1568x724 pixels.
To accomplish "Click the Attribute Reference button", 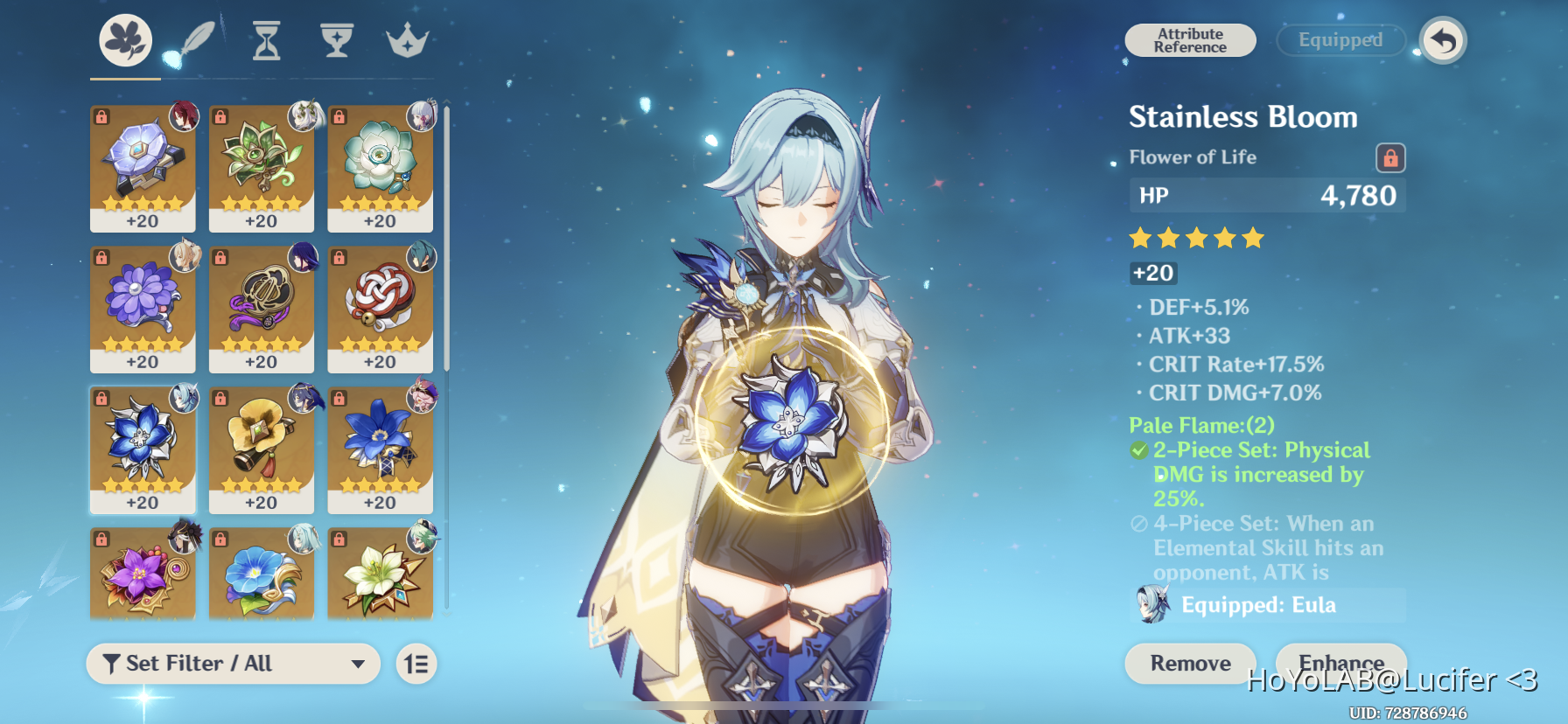I will [1190, 40].
